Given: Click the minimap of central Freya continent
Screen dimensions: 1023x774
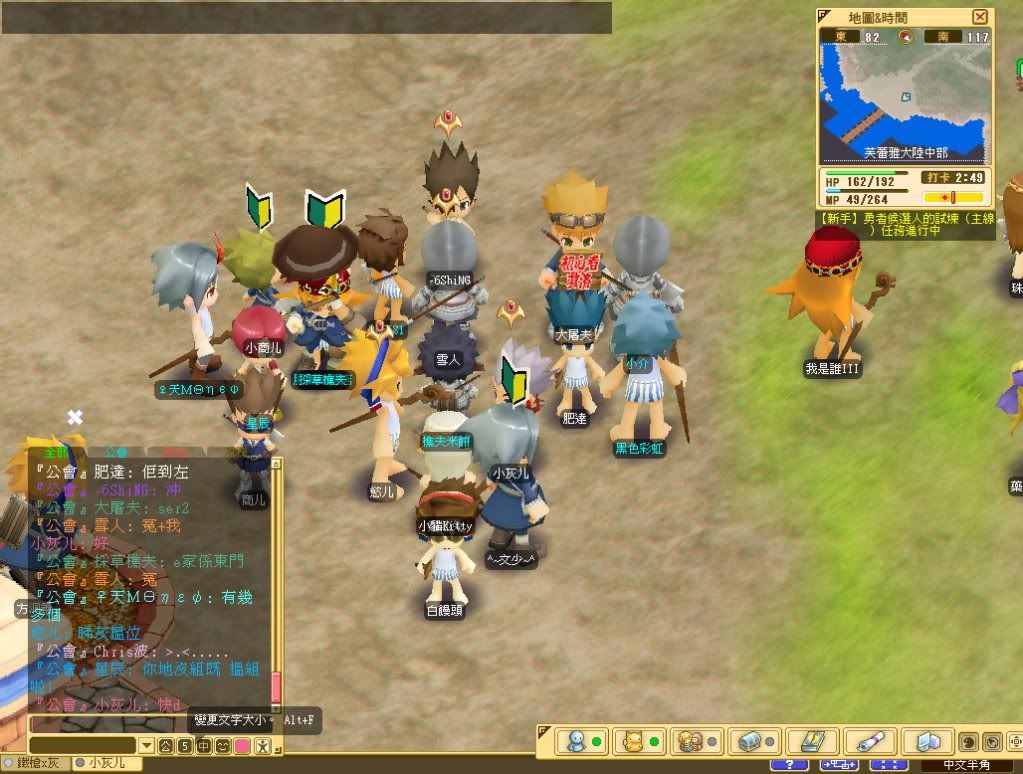Looking at the screenshot, I should point(906,97).
